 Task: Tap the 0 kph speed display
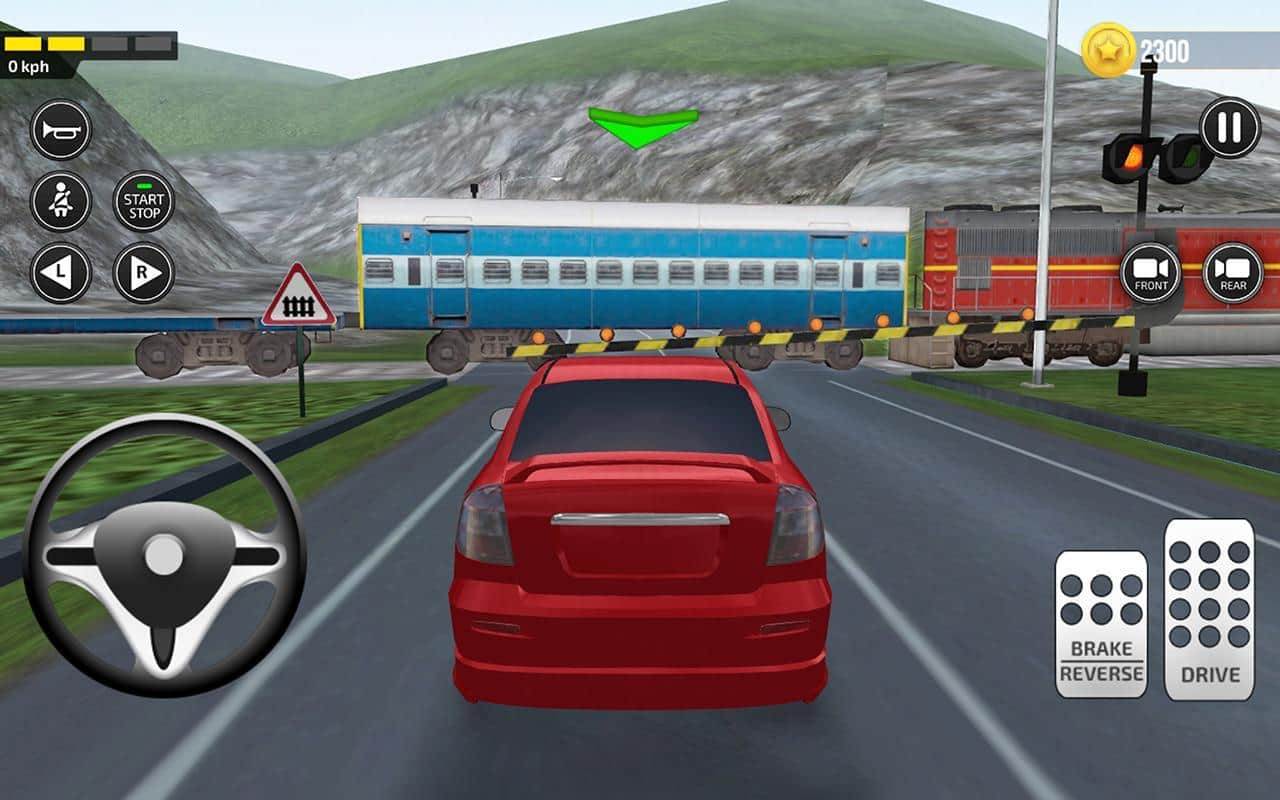[x=28, y=66]
